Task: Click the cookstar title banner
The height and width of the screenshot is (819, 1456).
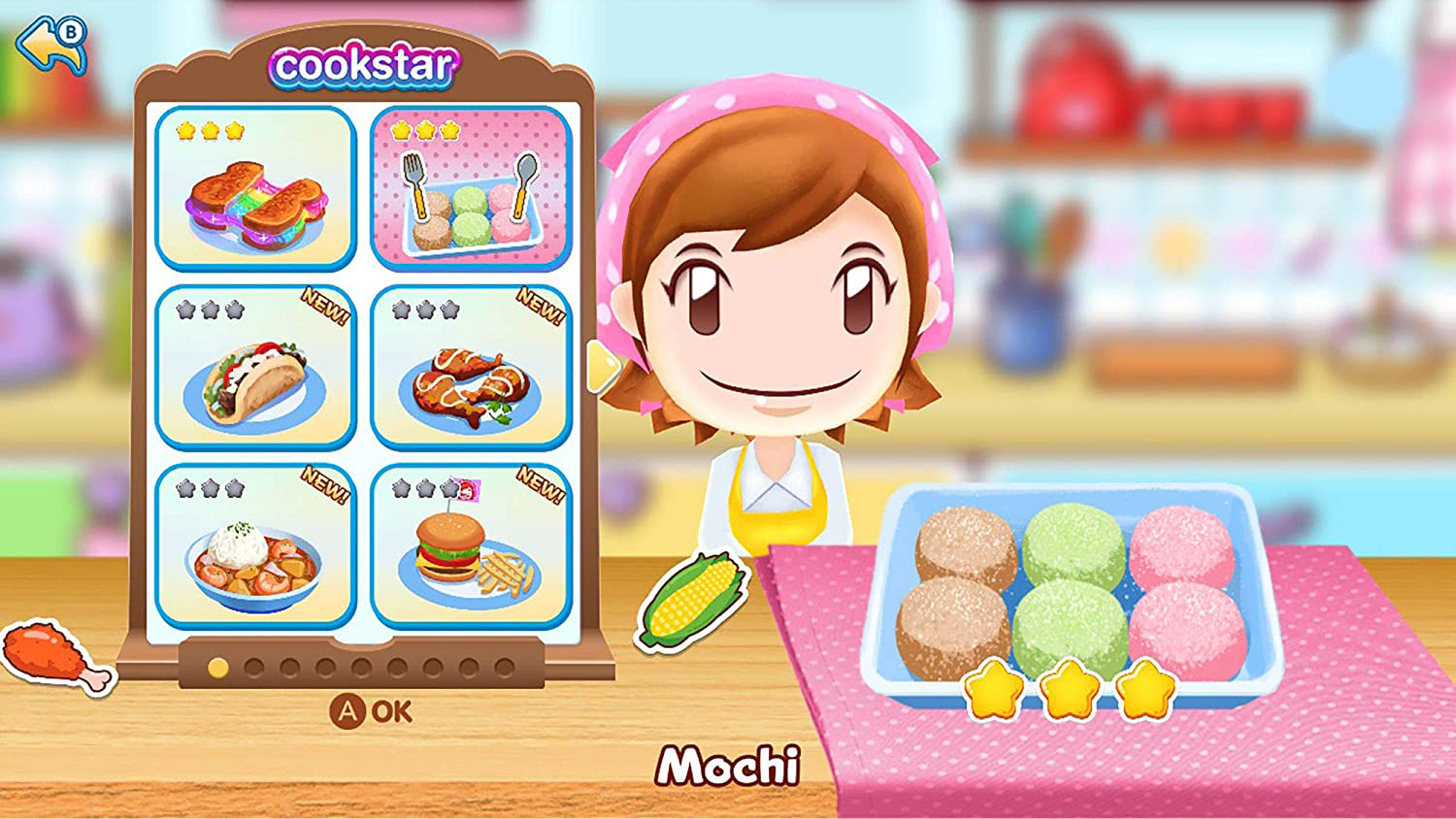Action: click(365, 64)
